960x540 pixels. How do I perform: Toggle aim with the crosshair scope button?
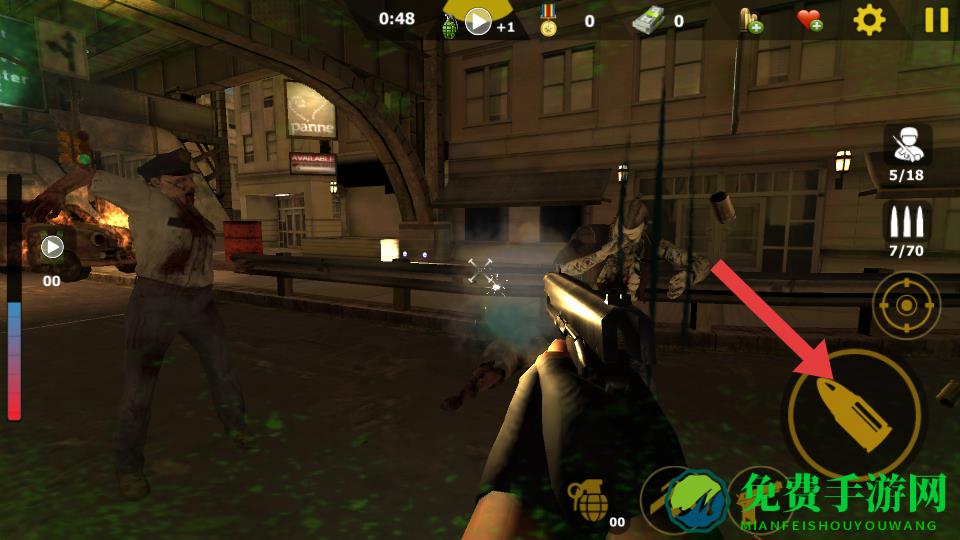tap(906, 305)
